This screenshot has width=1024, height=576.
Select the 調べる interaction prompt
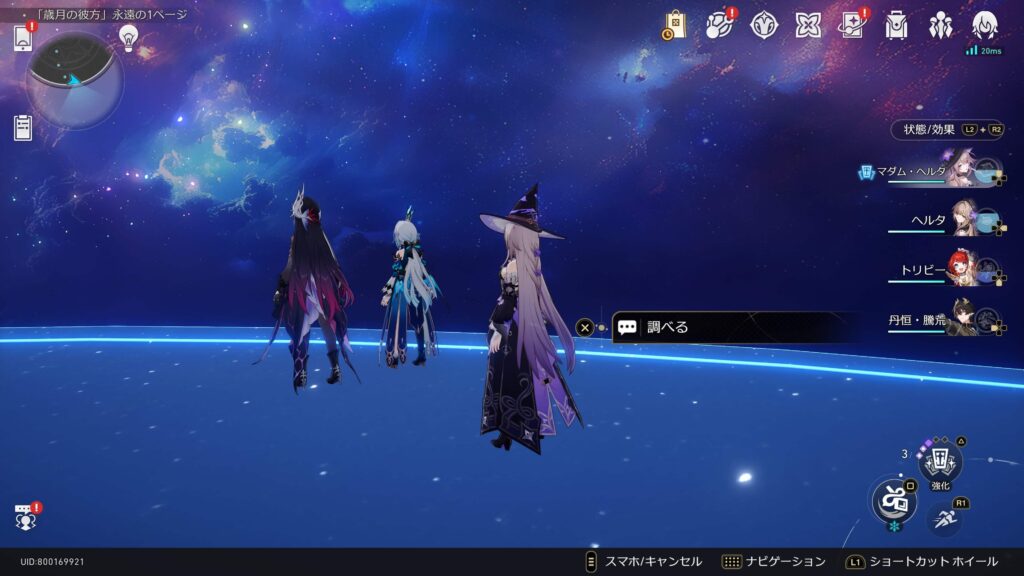coord(735,327)
